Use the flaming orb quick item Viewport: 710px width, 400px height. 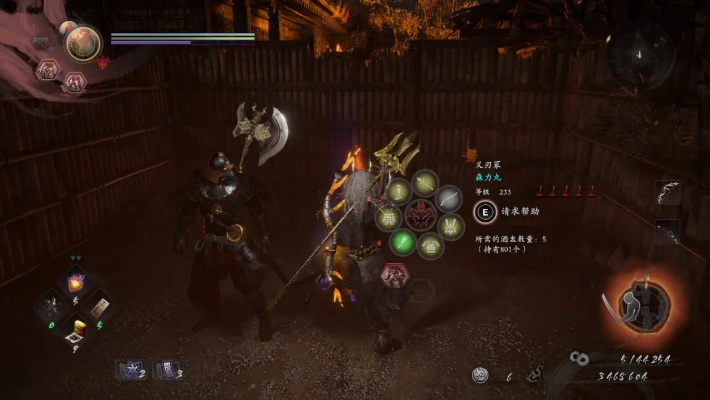[x=75, y=282]
